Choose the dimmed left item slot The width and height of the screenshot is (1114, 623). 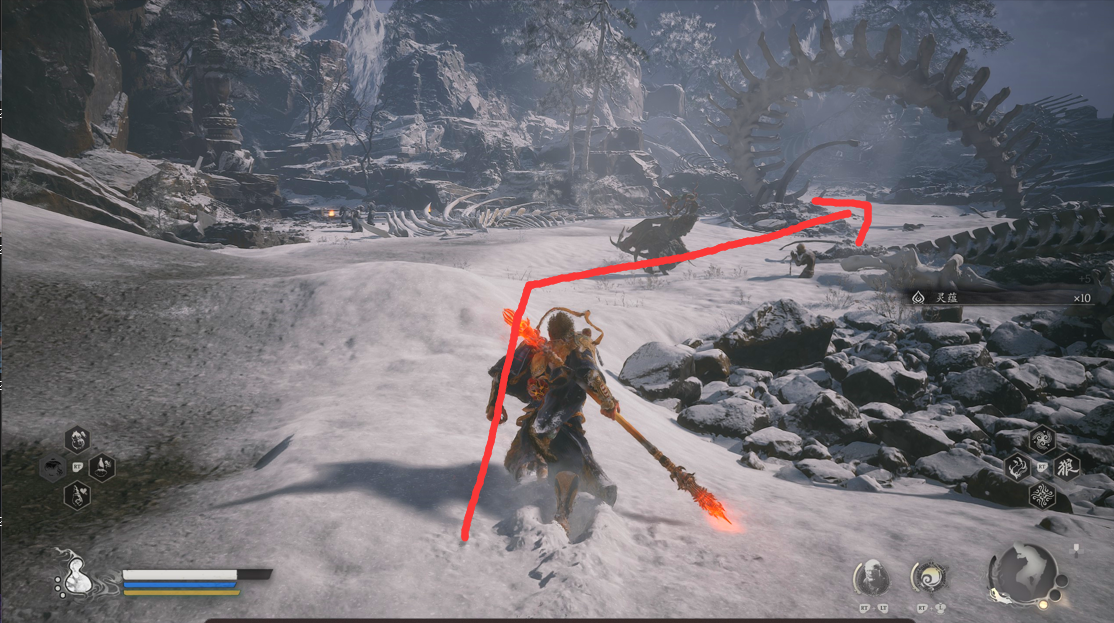52,467
